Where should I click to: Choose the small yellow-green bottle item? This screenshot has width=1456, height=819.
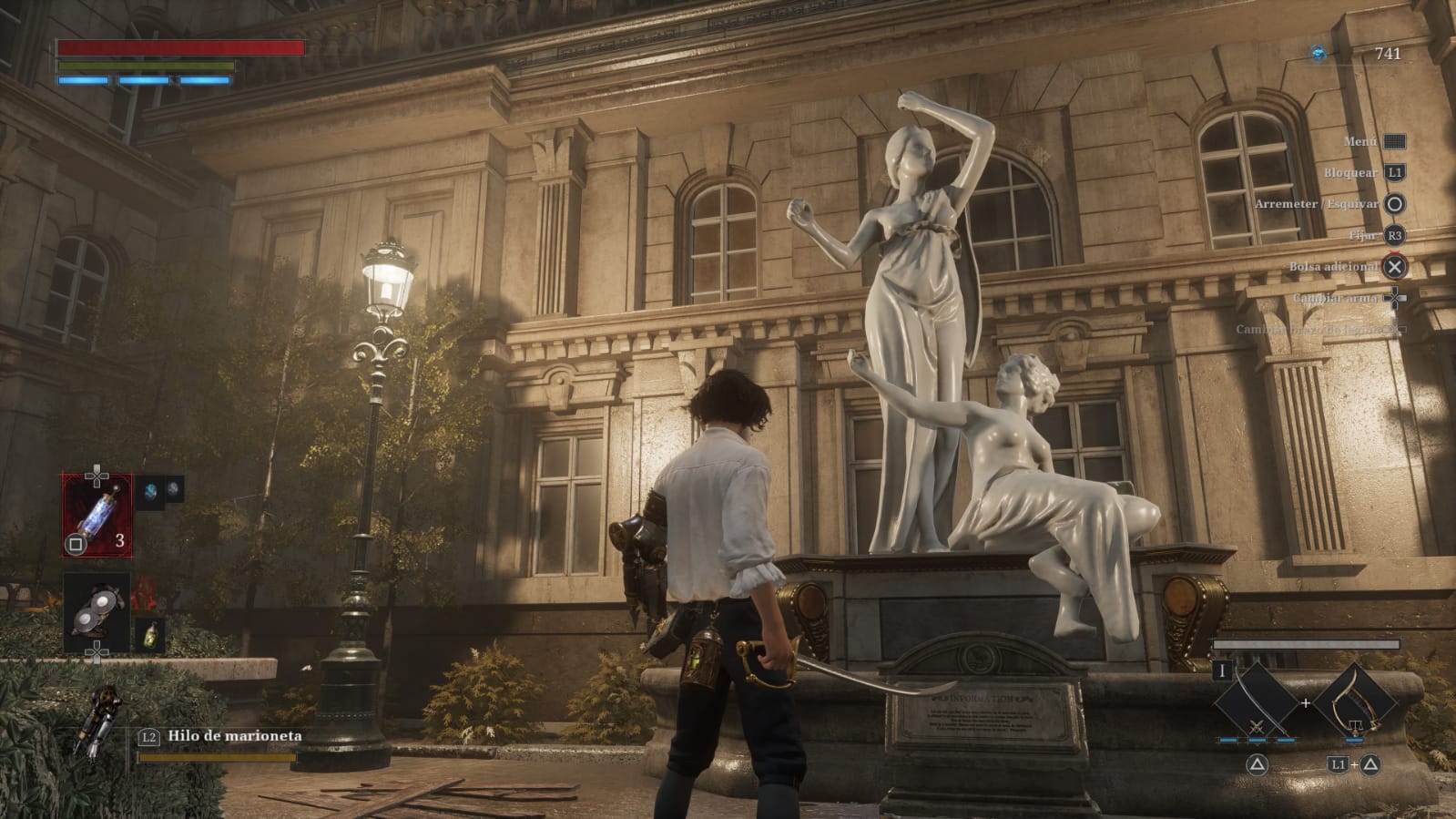pos(149,635)
